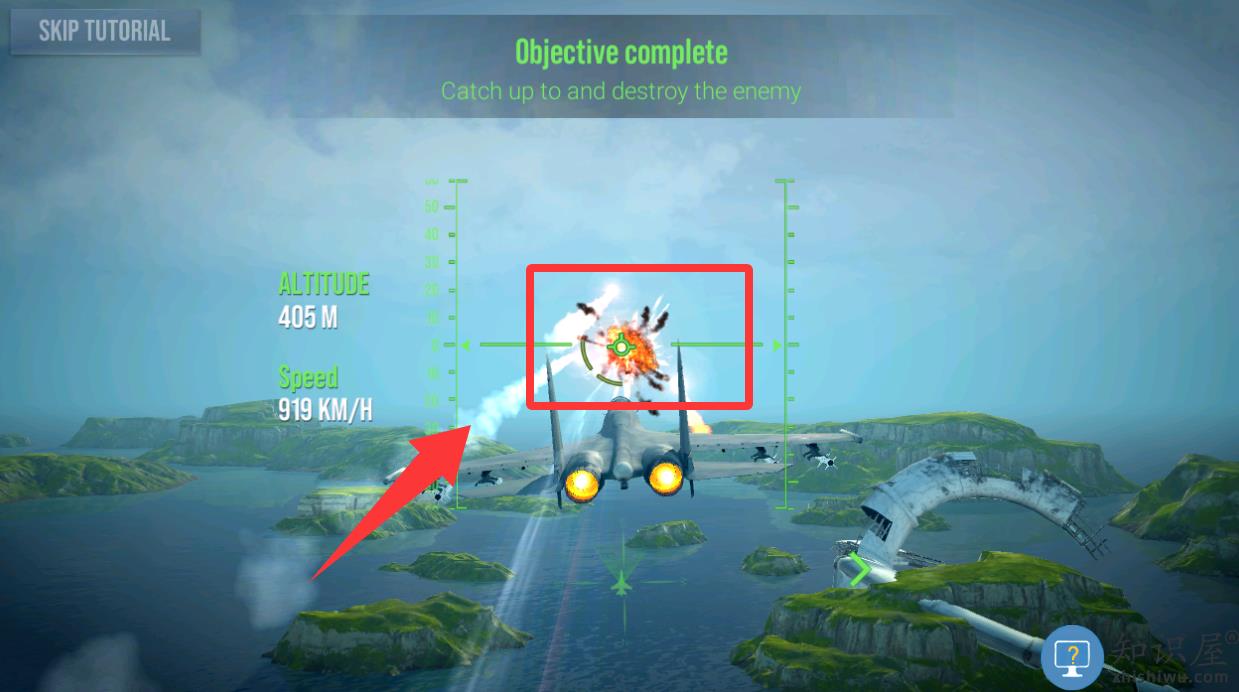This screenshot has width=1239, height=692.
Task: Open the blue help monitor icon
Action: coord(1072,656)
